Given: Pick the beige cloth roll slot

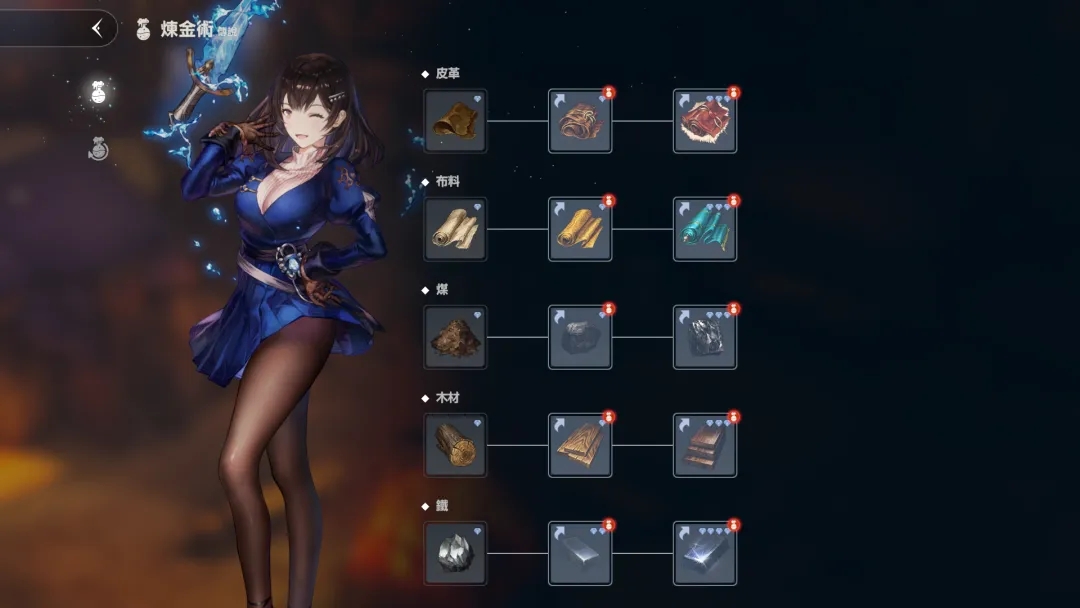Looking at the screenshot, I should click(455, 229).
